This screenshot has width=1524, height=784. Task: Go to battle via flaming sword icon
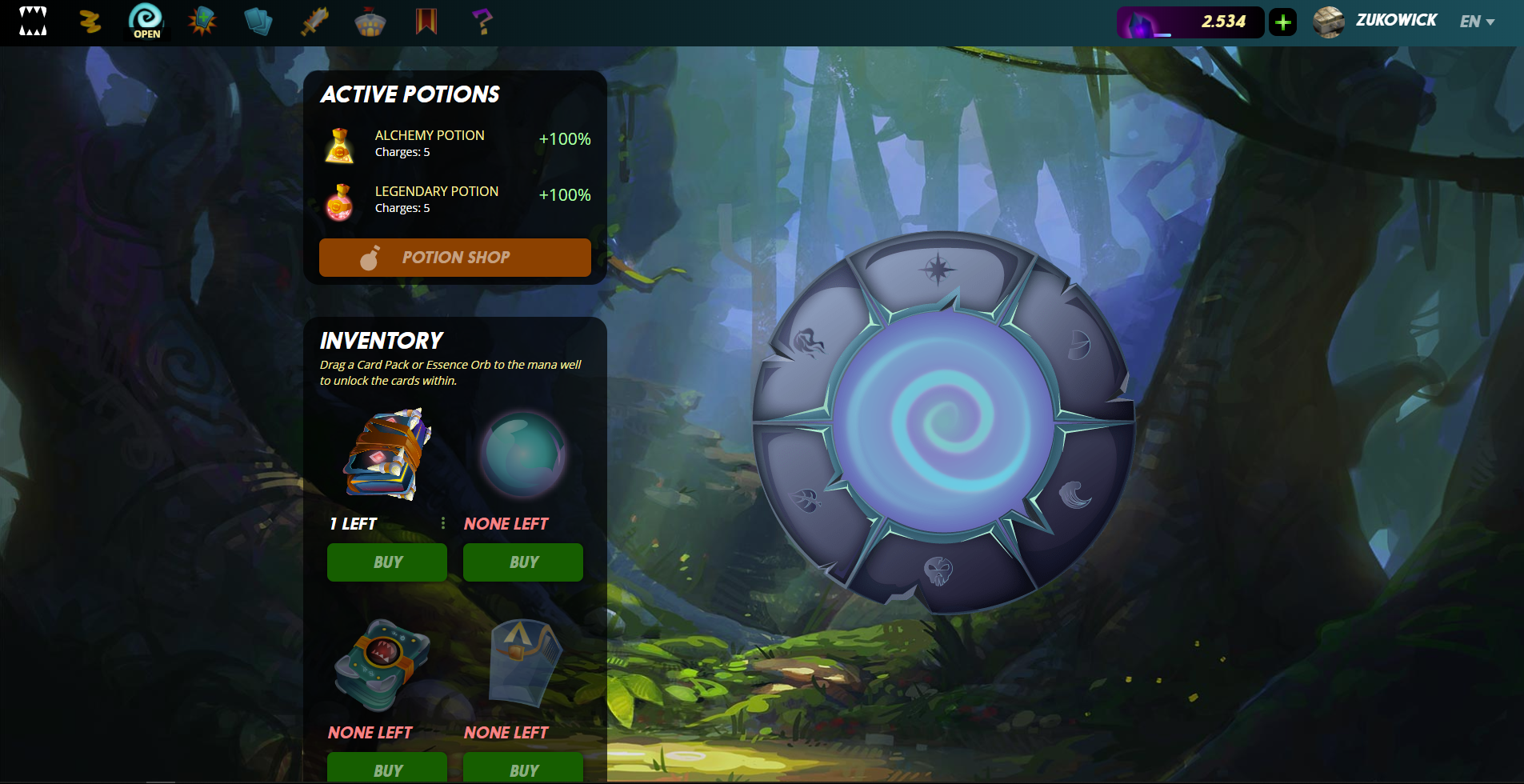314,22
